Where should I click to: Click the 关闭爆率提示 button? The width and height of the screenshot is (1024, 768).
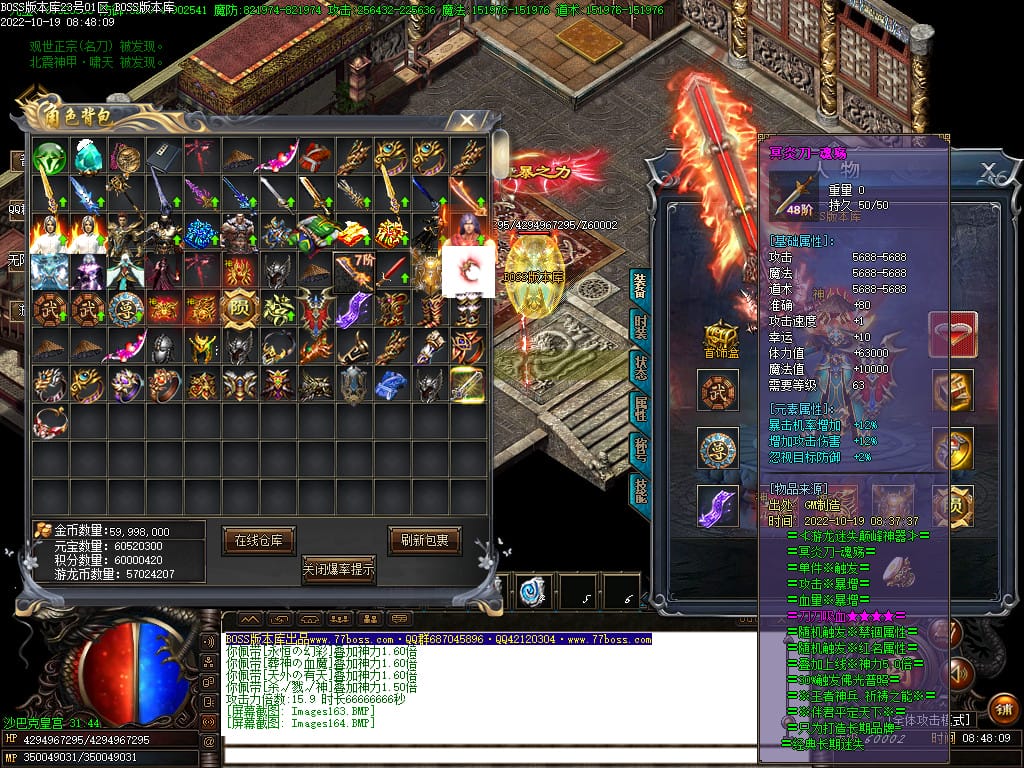338,570
